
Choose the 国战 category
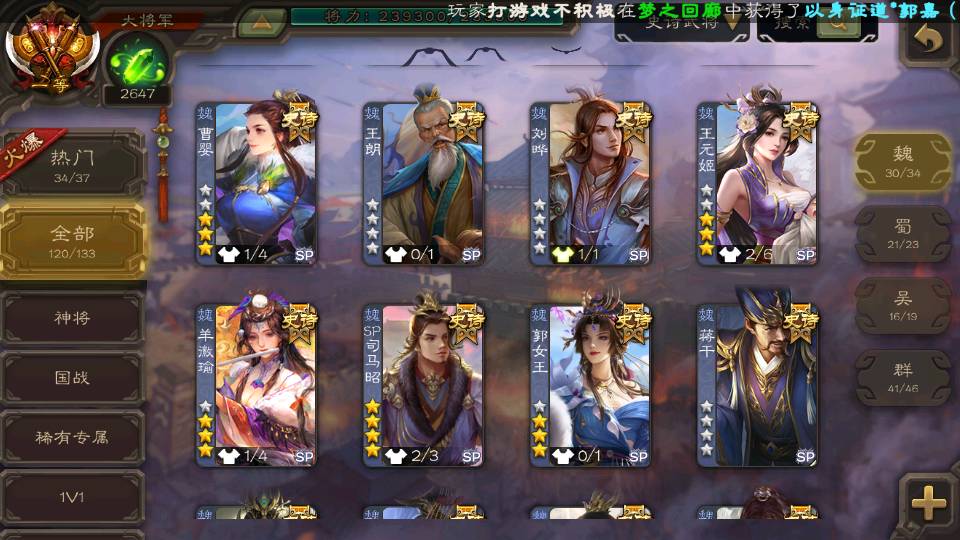pos(72,378)
